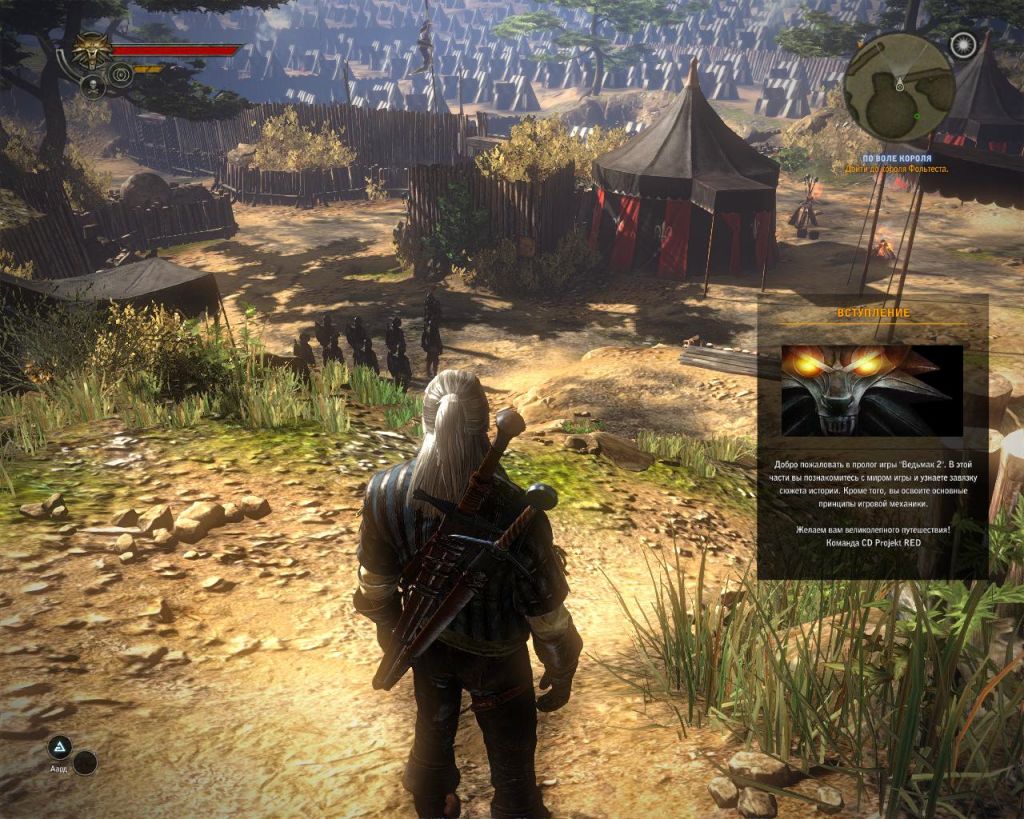Click the sun time-of-day indicator
Image resolution: width=1024 pixels, height=819 pixels.
963,44
